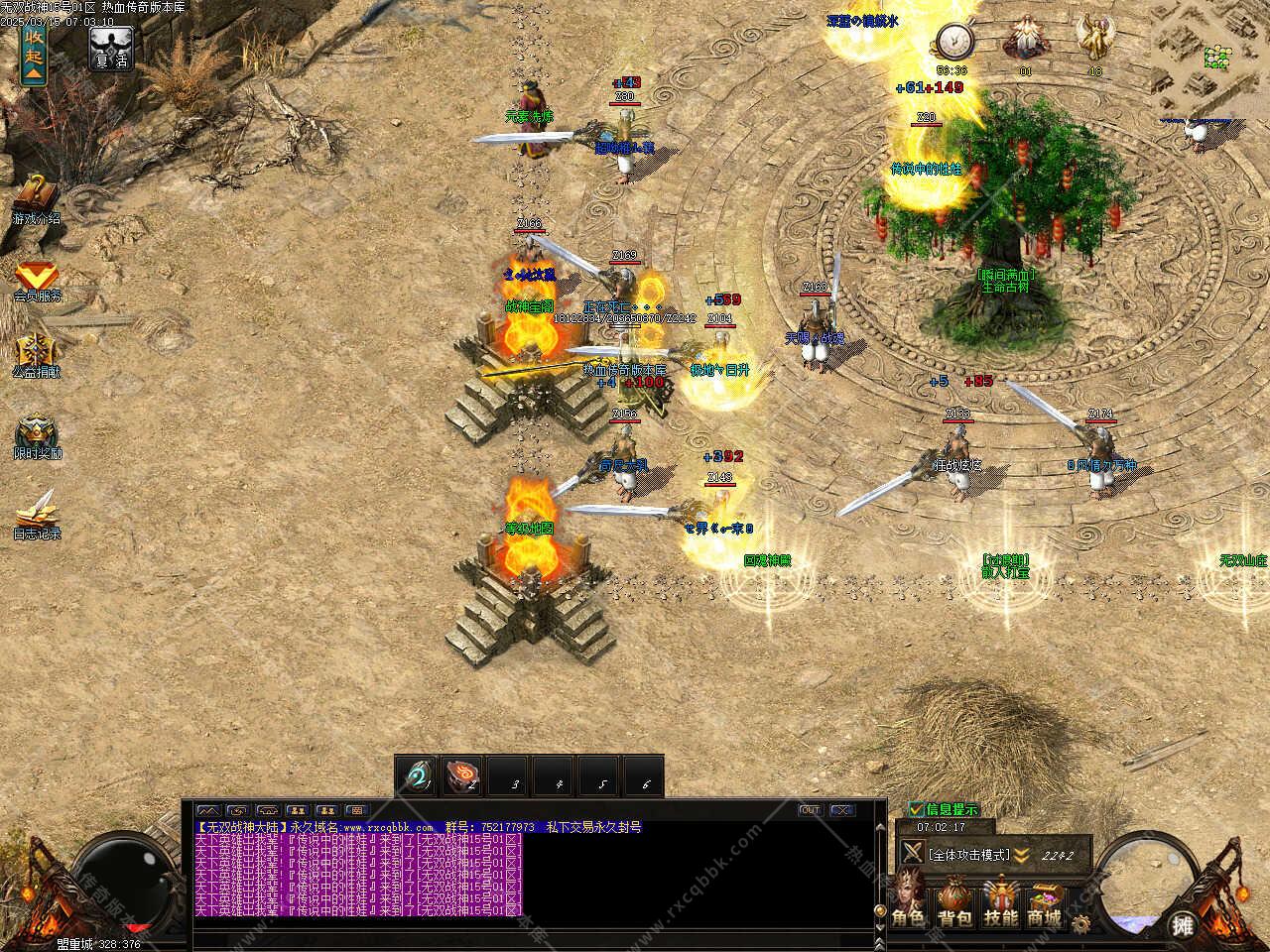This screenshot has width=1270, height=952.
Task: Open the settings gear icon
Action: click(x=1080, y=924)
